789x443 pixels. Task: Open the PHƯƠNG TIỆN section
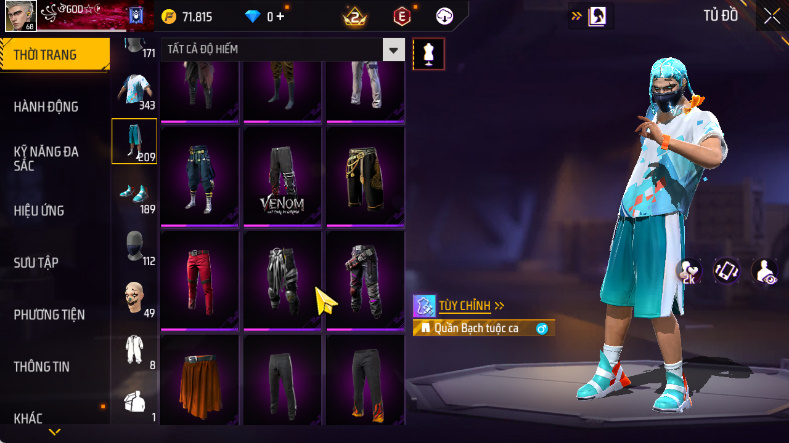click(x=49, y=315)
